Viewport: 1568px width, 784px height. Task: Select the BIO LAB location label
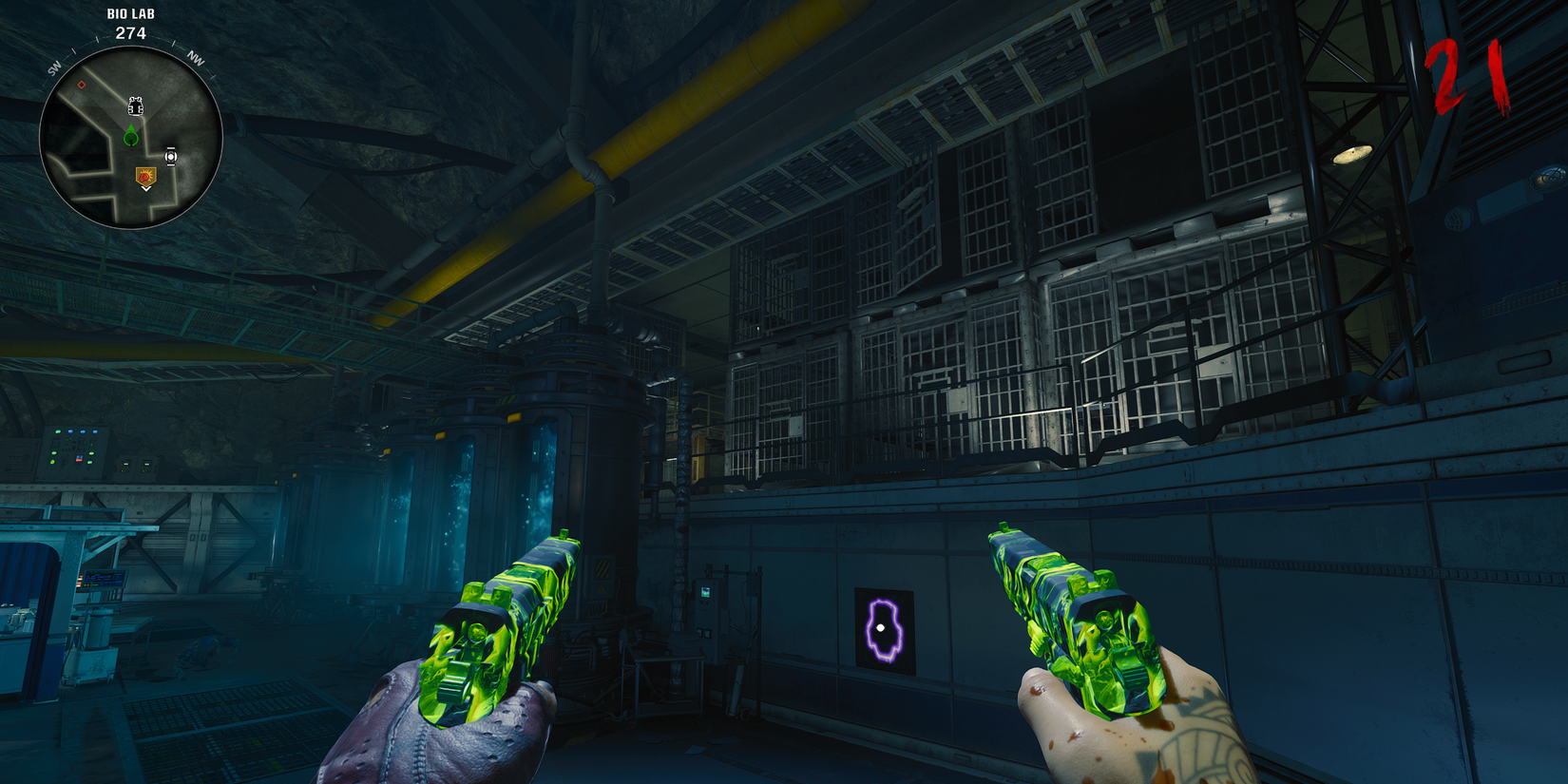tap(130, 14)
